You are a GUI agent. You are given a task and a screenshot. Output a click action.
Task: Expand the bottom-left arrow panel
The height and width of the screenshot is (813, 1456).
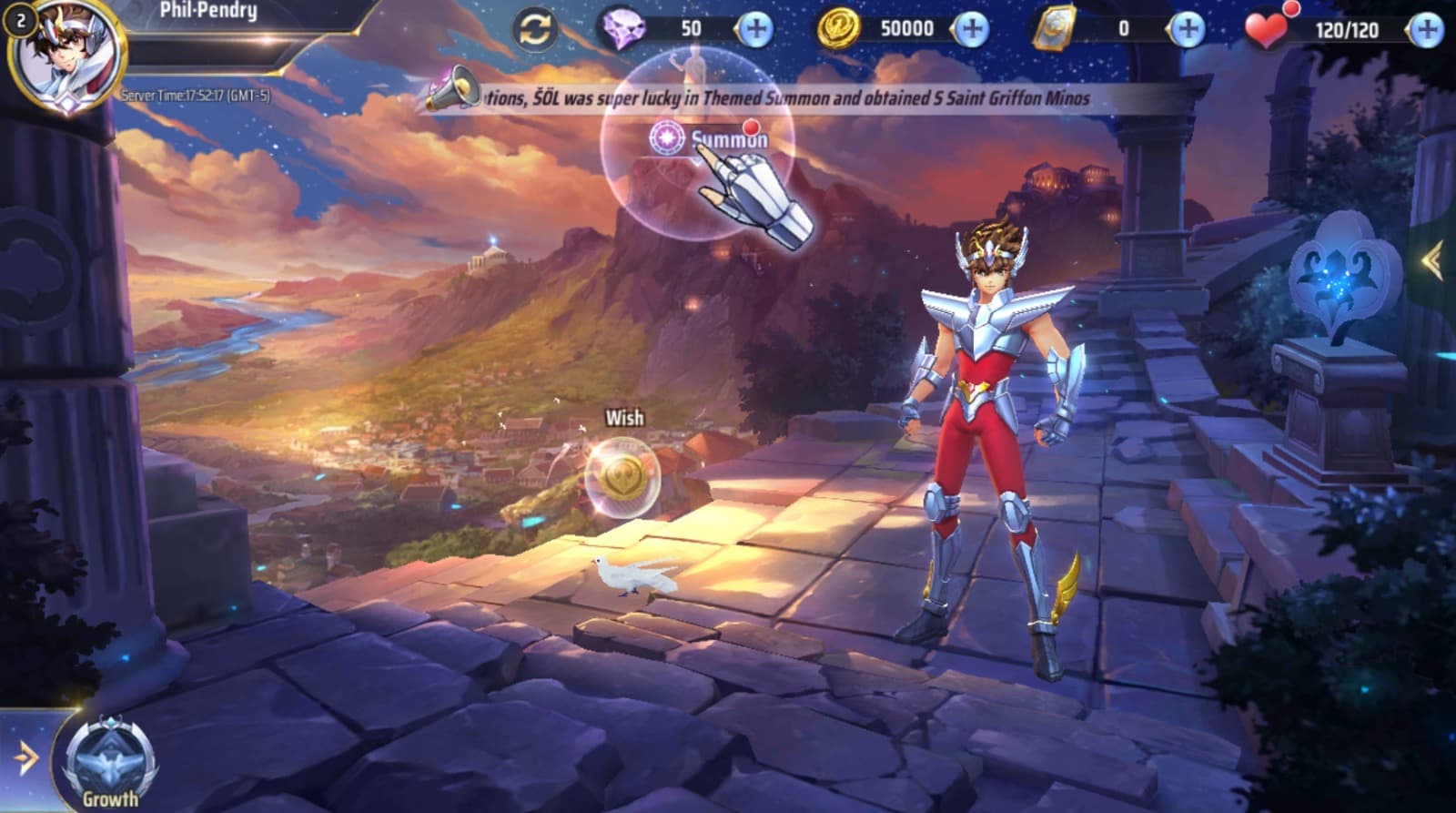(x=25, y=757)
